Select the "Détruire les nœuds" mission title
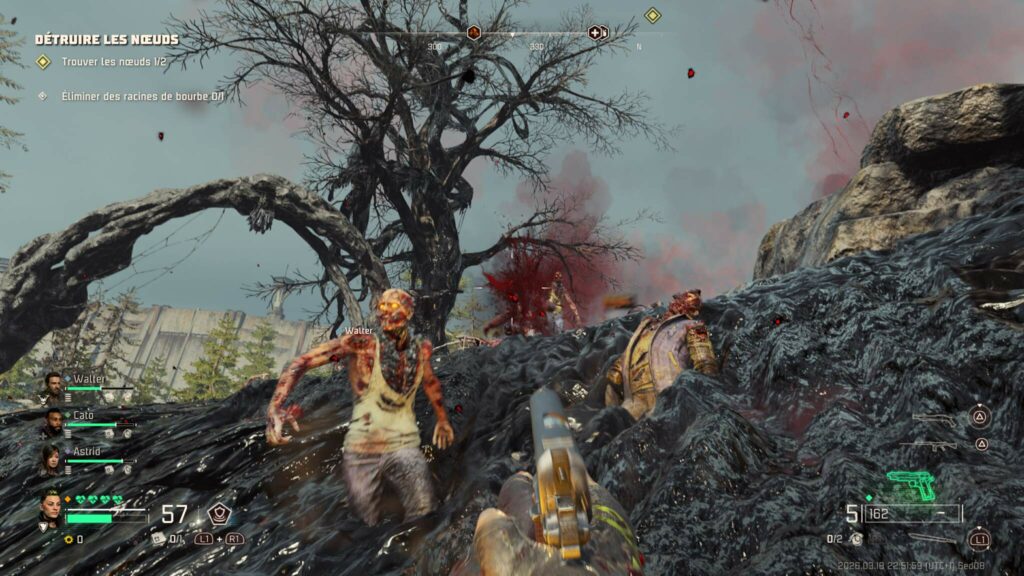 click(x=107, y=40)
